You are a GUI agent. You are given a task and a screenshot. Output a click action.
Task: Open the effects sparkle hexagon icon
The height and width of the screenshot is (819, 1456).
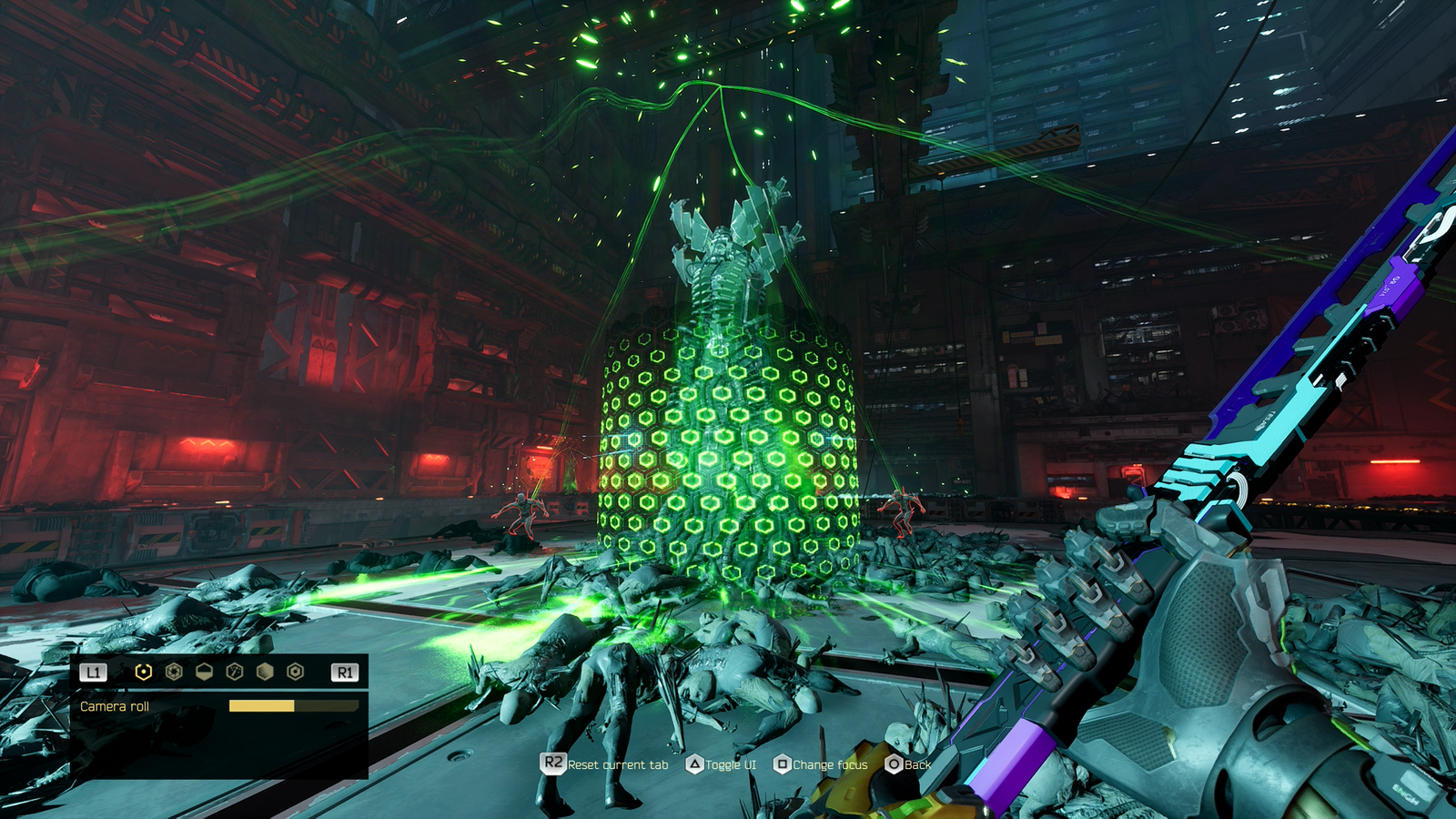pos(235,672)
